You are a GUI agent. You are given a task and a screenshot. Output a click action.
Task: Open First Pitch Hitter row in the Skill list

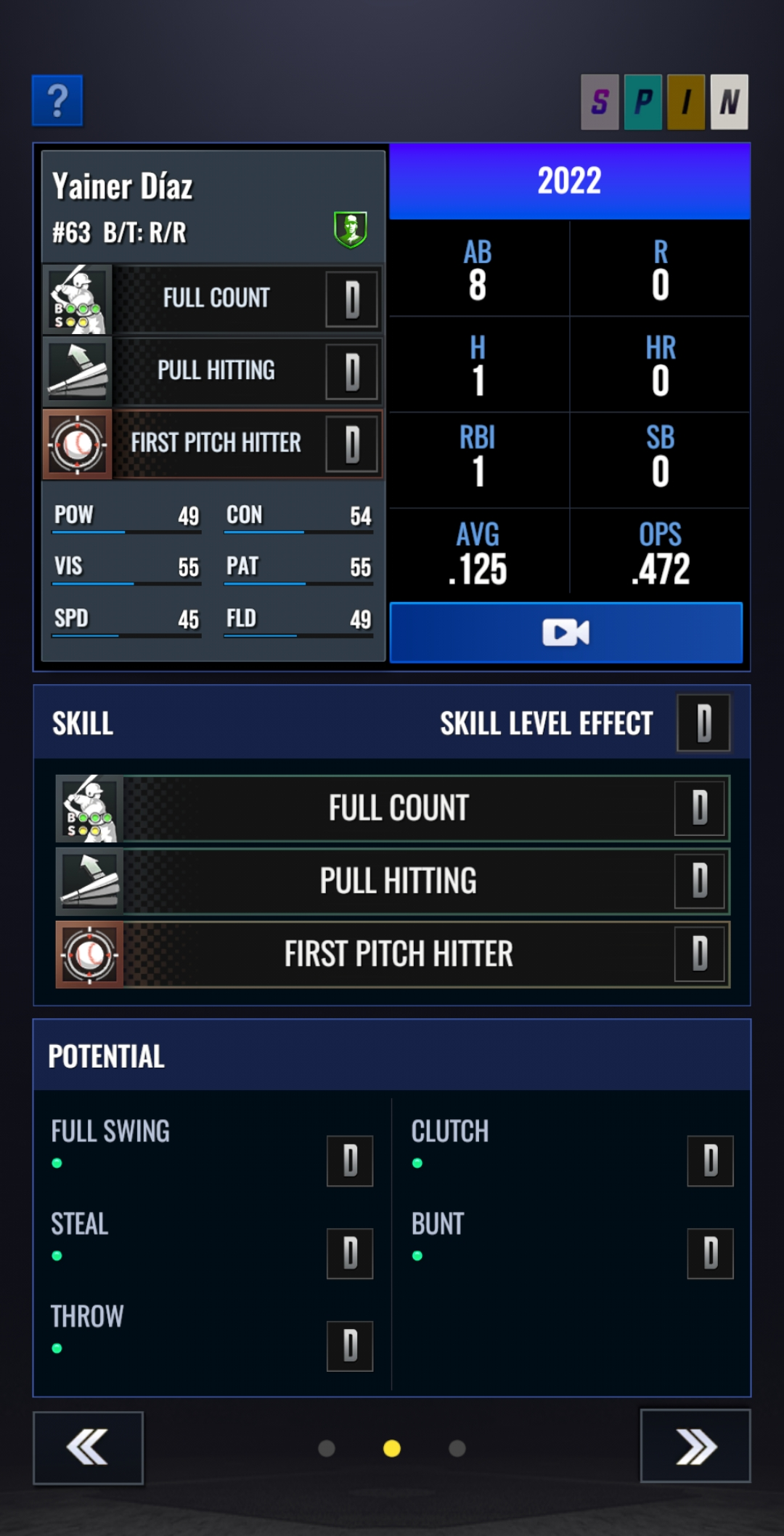click(393, 954)
